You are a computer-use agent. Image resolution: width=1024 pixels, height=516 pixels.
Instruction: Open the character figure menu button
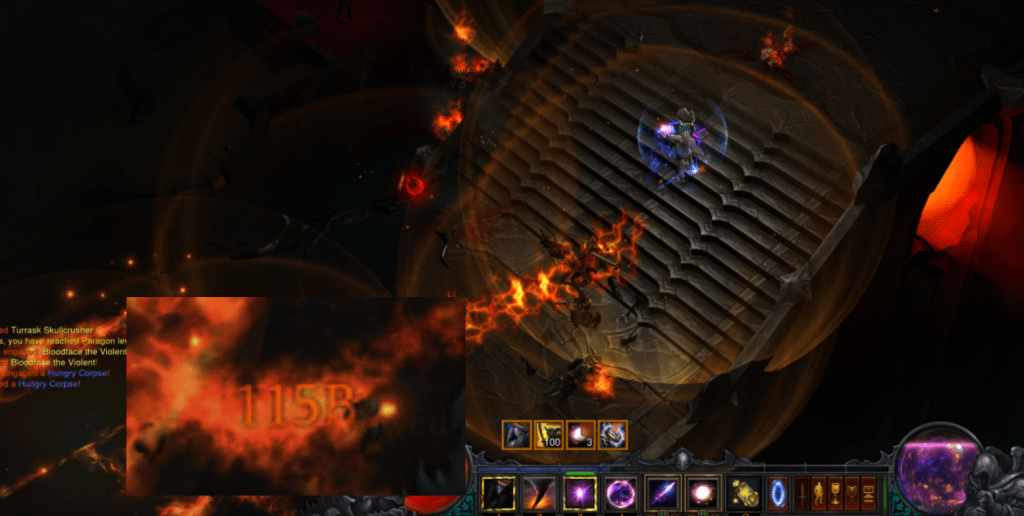coord(819,493)
